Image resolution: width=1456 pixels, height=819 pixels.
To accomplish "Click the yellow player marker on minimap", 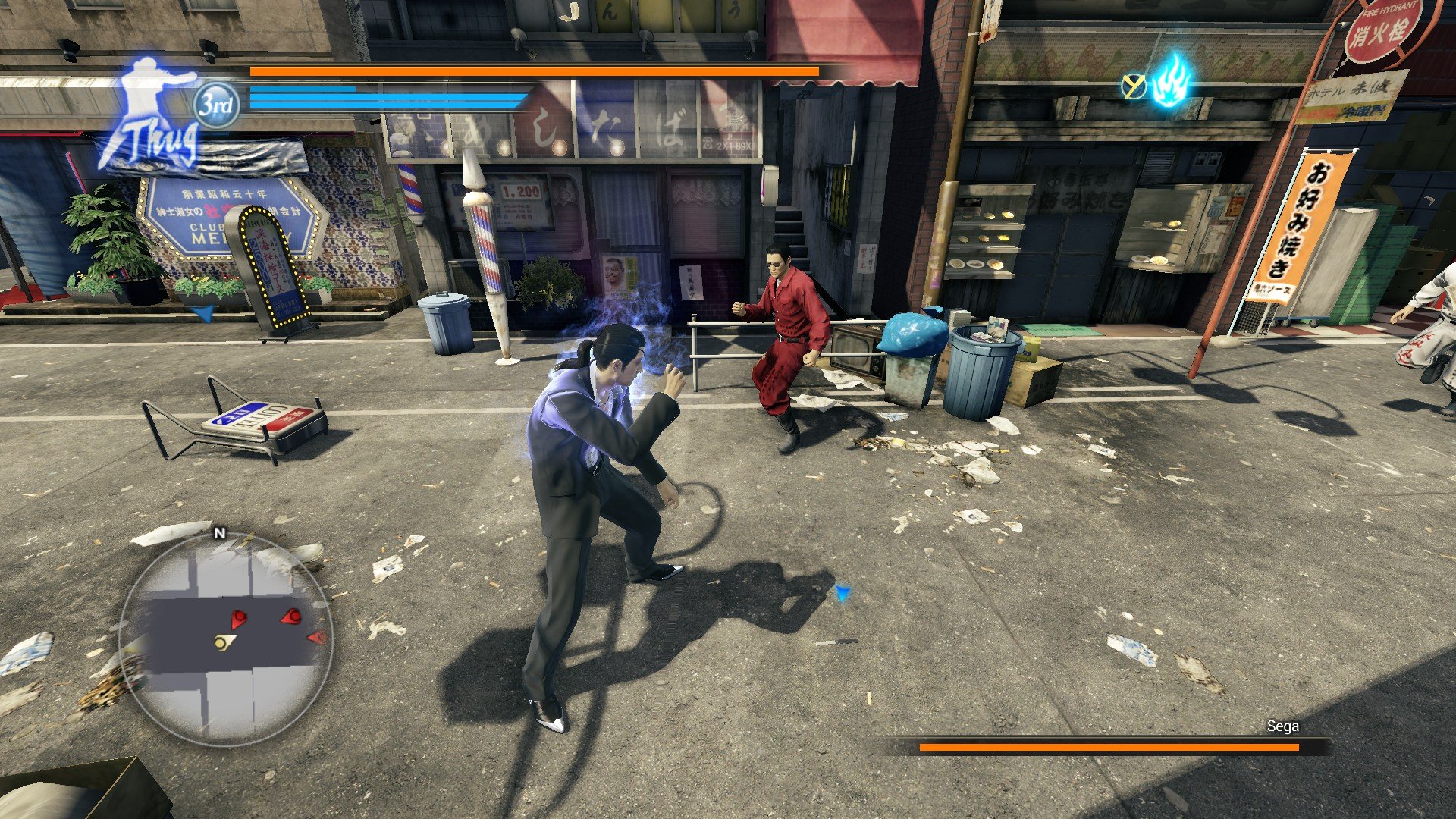I will coord(223,643).
